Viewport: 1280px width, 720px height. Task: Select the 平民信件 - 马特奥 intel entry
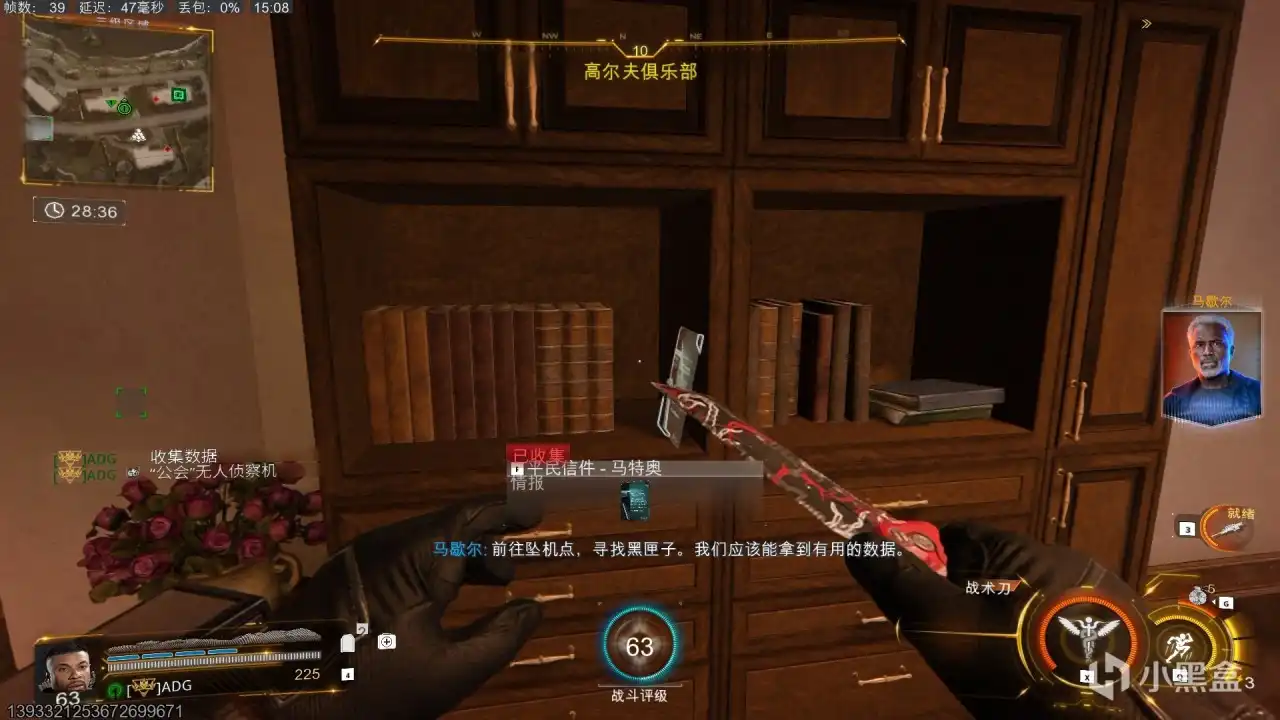[596, 467]
